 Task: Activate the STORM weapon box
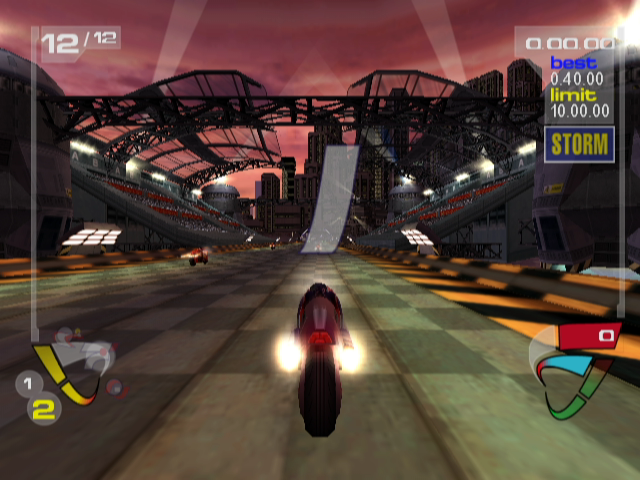(579, 143)
